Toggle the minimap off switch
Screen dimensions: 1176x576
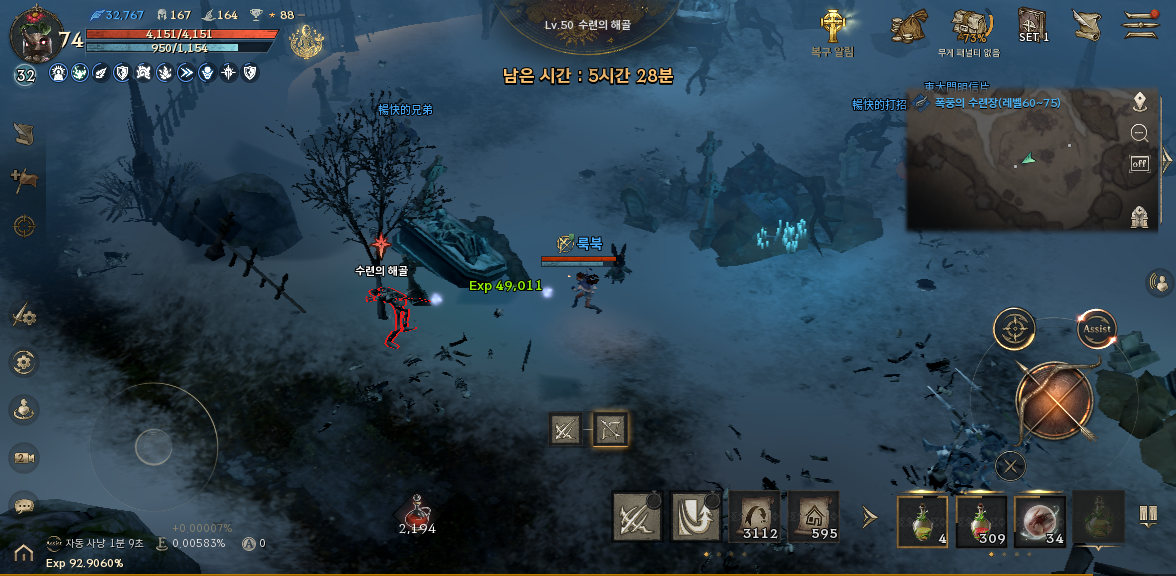pyautogui.click(x=1139, y=163)
